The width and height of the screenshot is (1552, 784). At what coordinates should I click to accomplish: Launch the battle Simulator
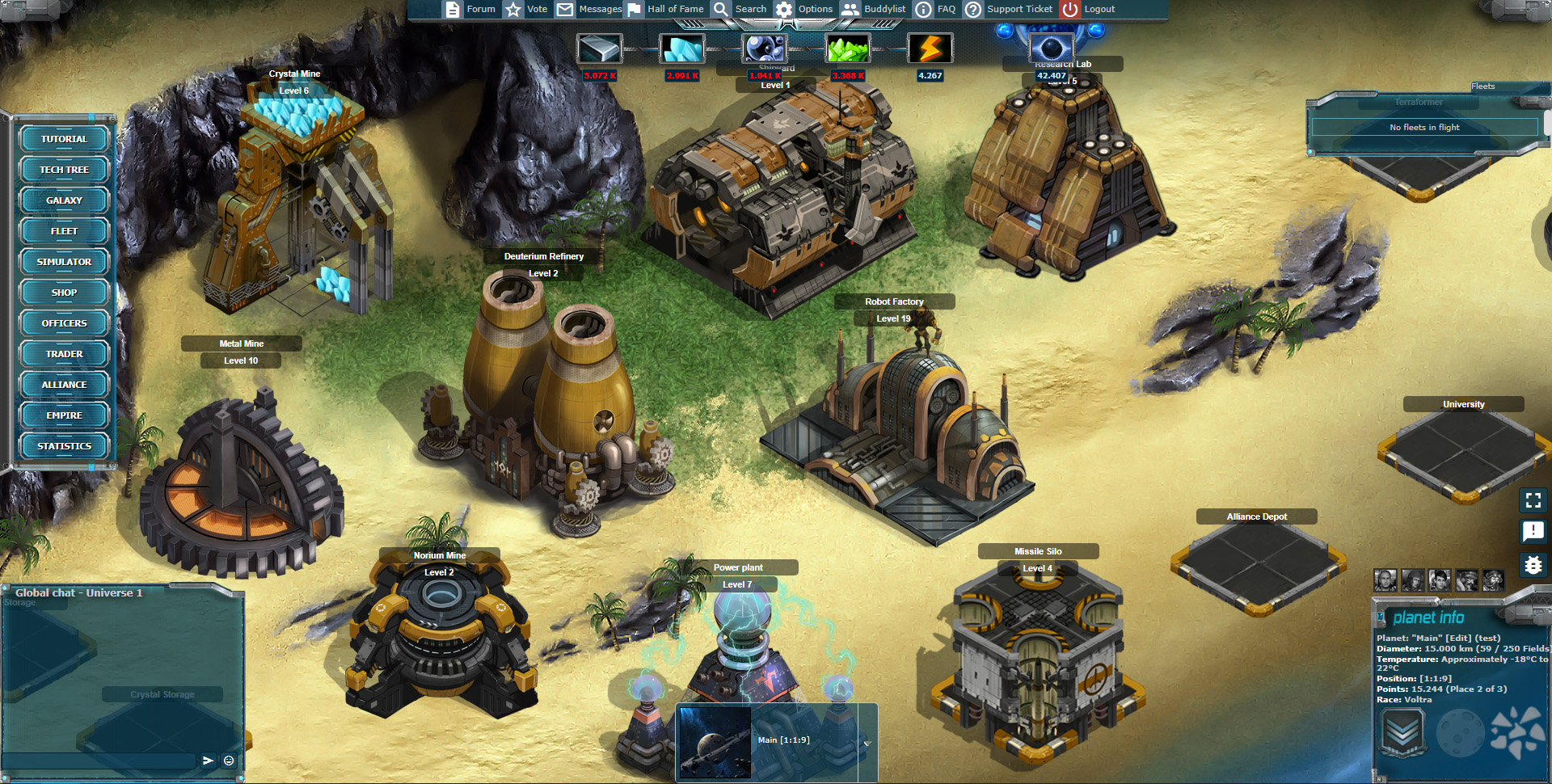[64, 262]
